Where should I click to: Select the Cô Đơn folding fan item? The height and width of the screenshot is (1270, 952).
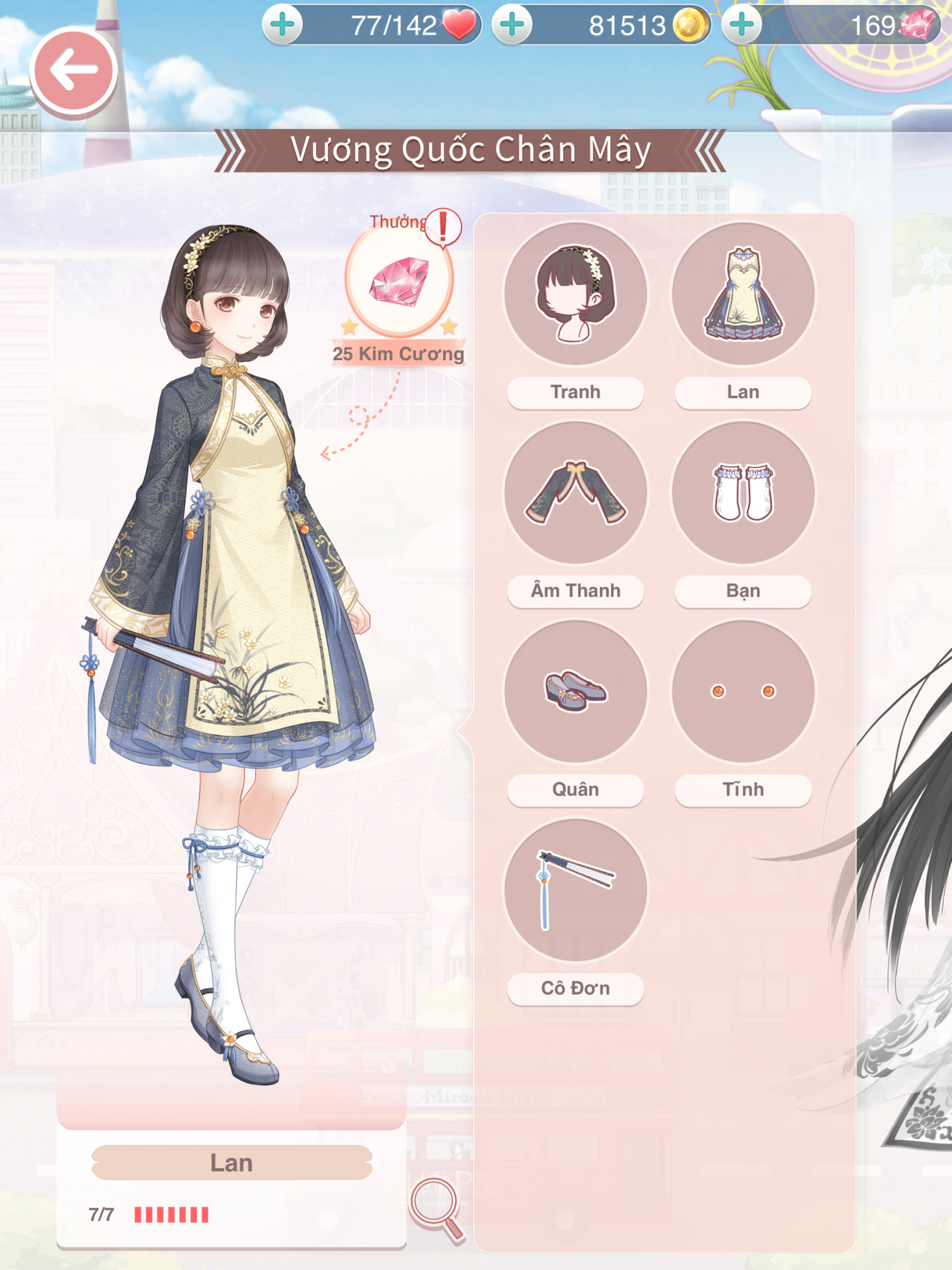click(x=575, y=890)
